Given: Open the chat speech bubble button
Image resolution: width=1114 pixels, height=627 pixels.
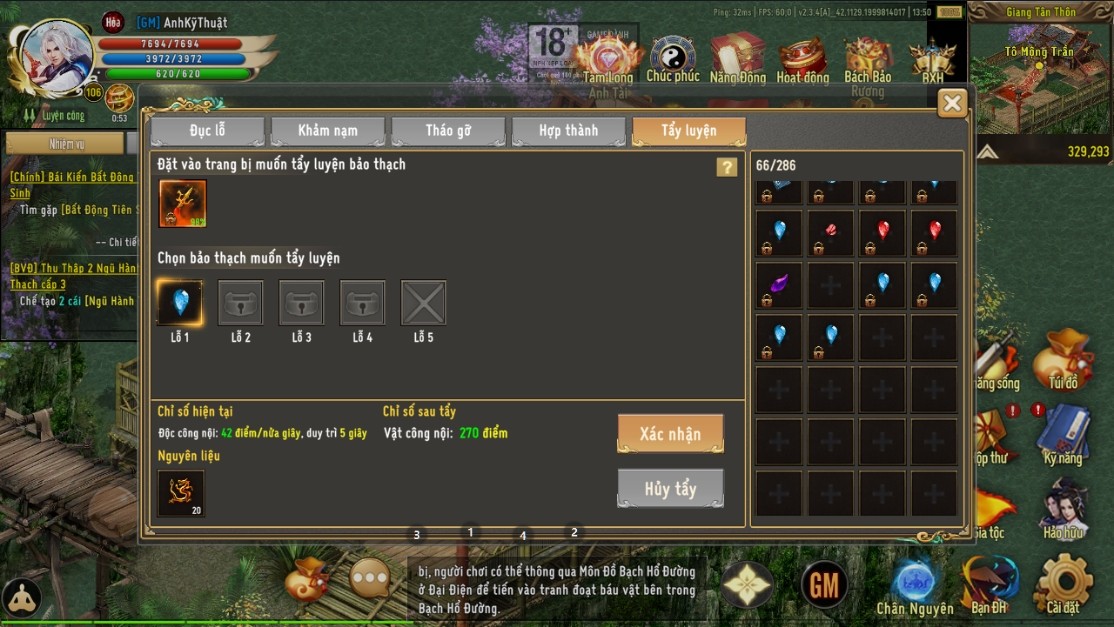Looking at the screenshot, I should point(370,578).
